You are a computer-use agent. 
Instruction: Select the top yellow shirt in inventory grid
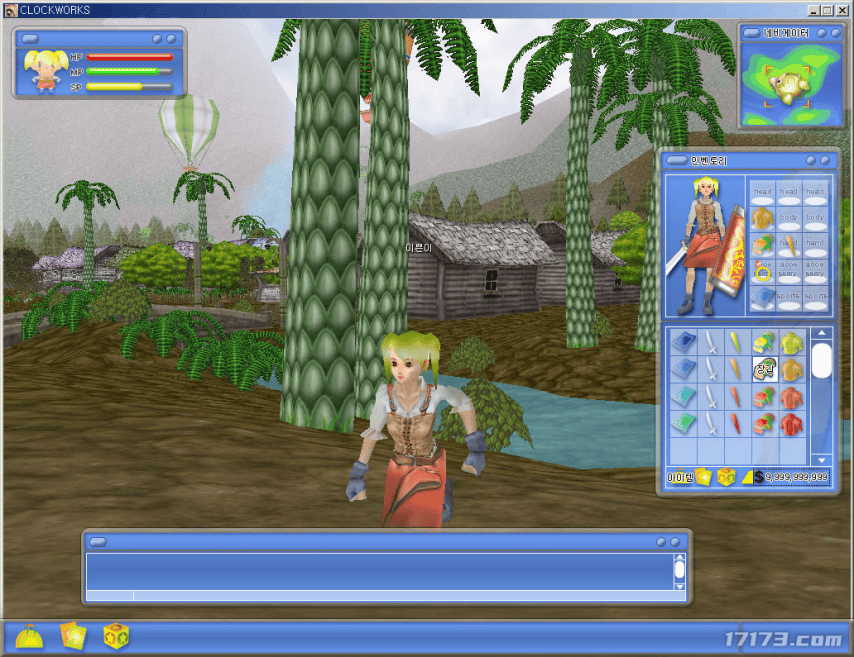(x=791, y=343)
